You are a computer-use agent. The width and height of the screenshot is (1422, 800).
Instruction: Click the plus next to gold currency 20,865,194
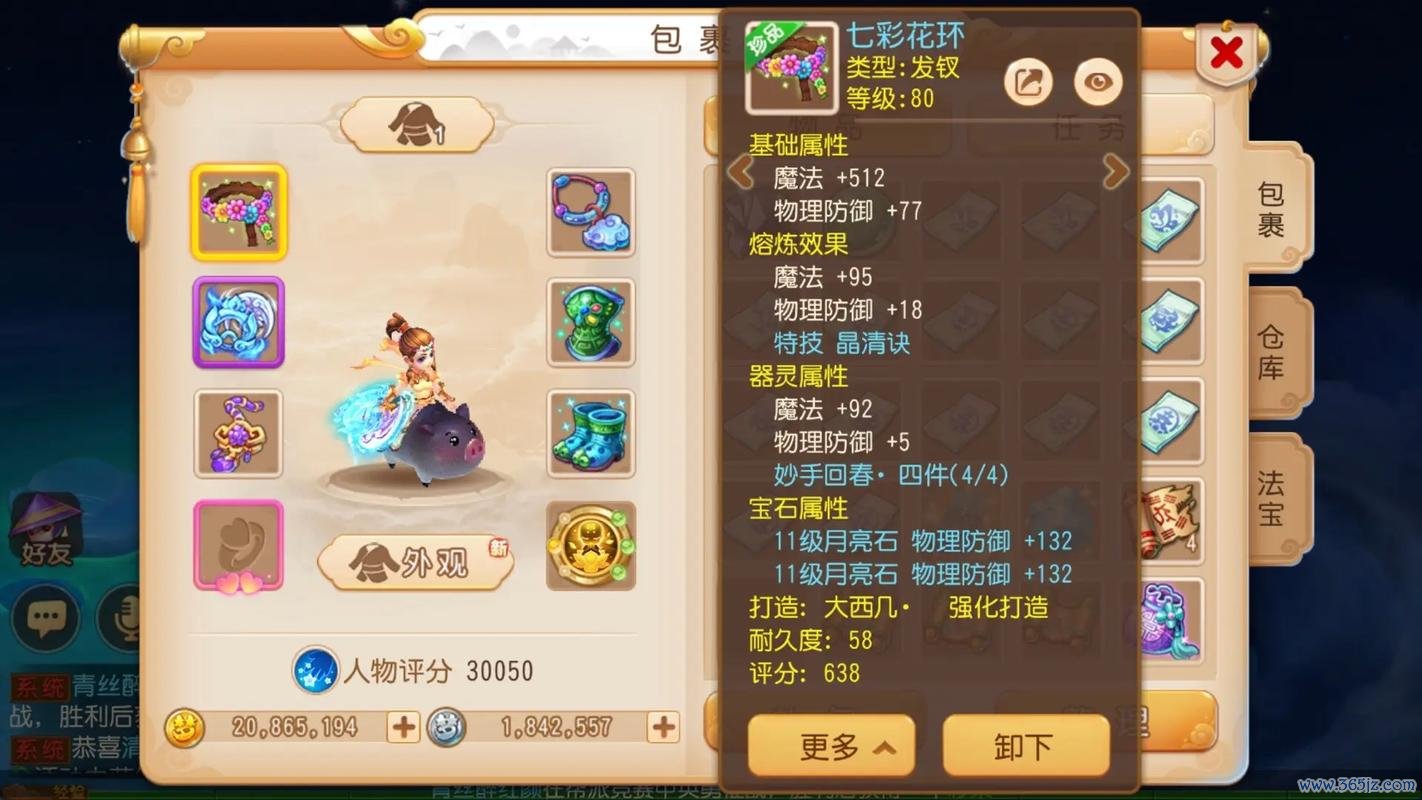click(401, 729)
